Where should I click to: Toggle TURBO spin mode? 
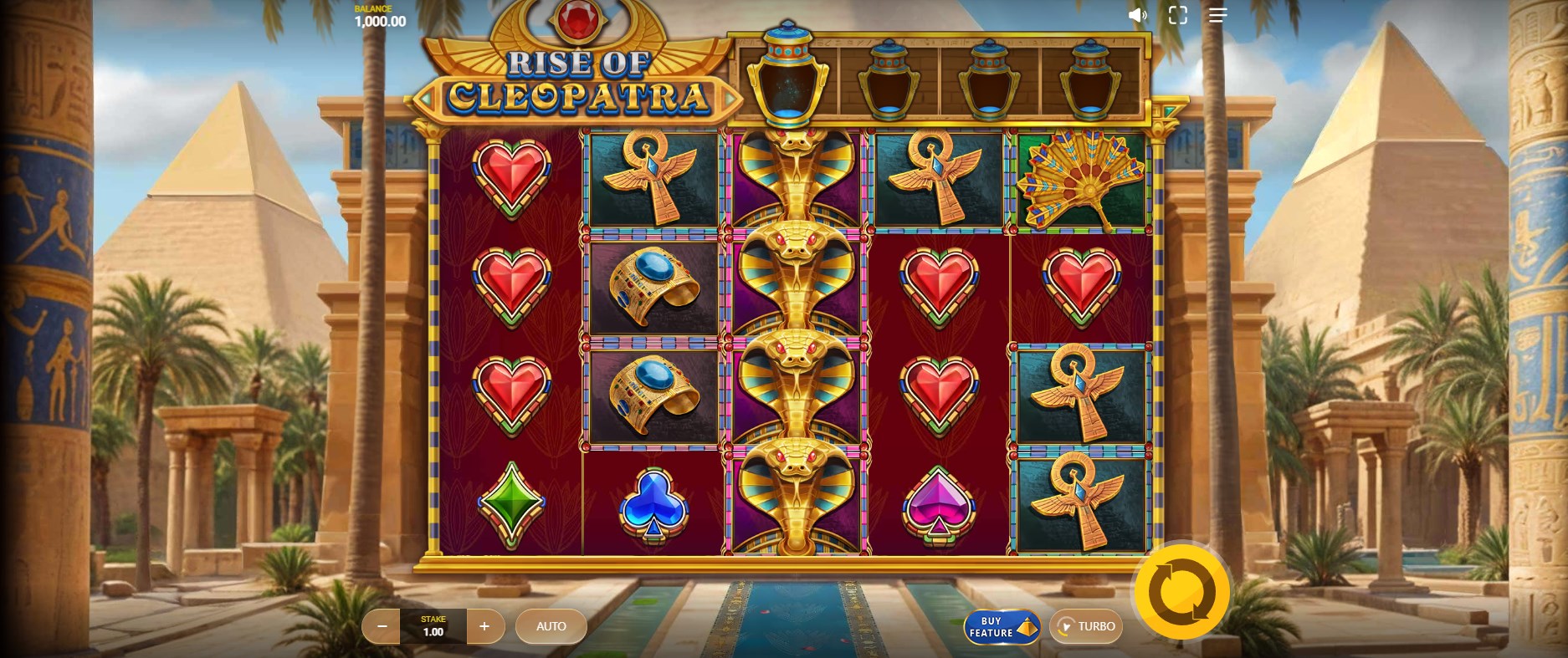click(1086, 626)
